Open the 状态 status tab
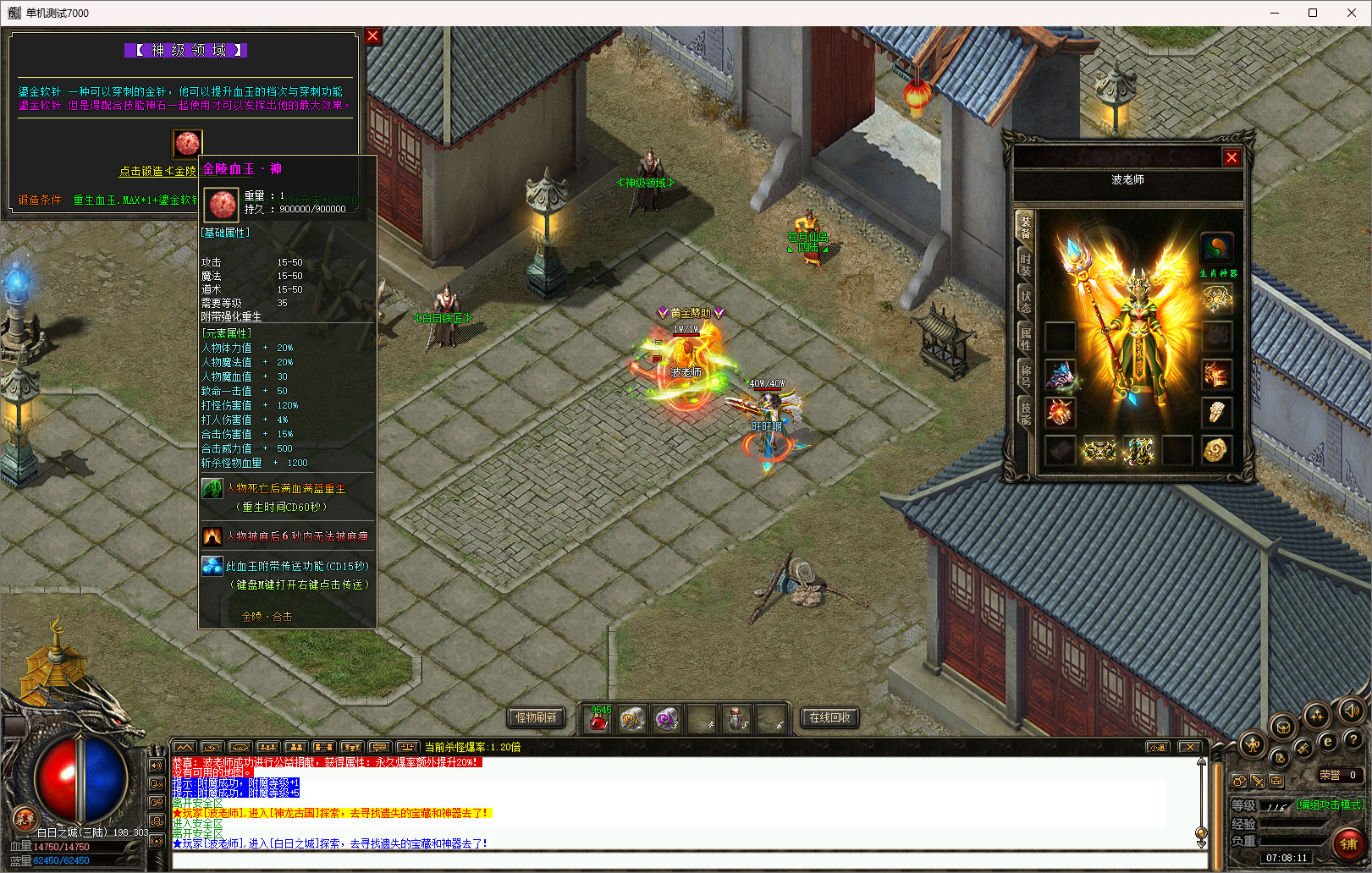This screenshot has height=873, width=1372. pos(1025,300)
